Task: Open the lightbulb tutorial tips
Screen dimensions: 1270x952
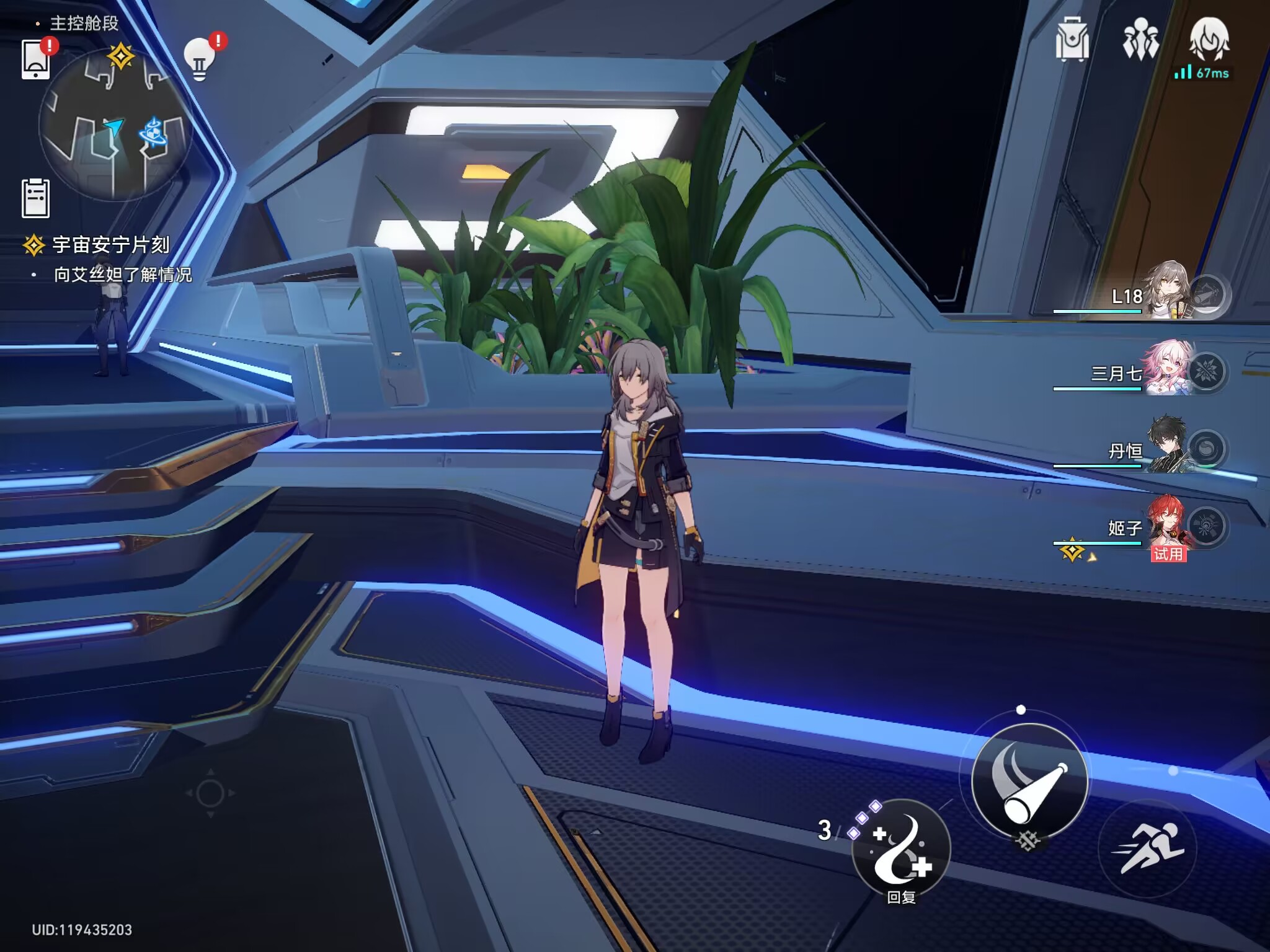Action: click(x=200, y=59)
